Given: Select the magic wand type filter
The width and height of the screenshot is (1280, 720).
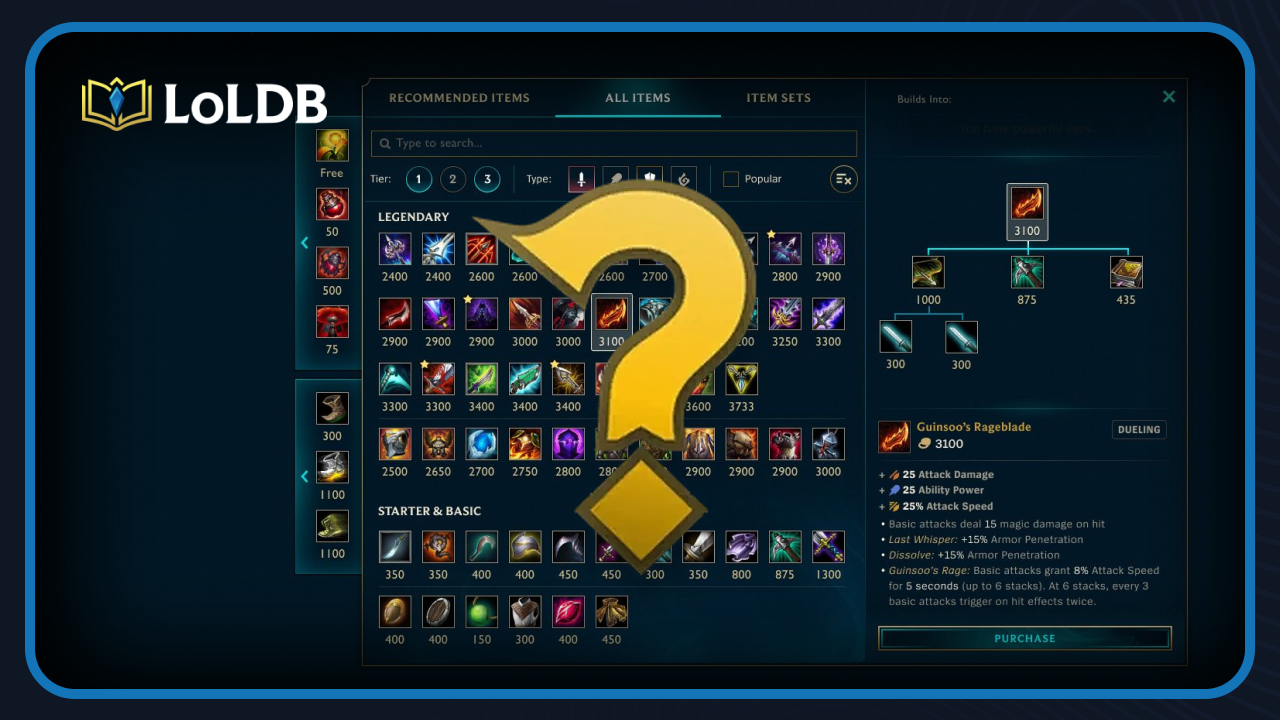Looking at the screenshot, I should tap(616, 179).
